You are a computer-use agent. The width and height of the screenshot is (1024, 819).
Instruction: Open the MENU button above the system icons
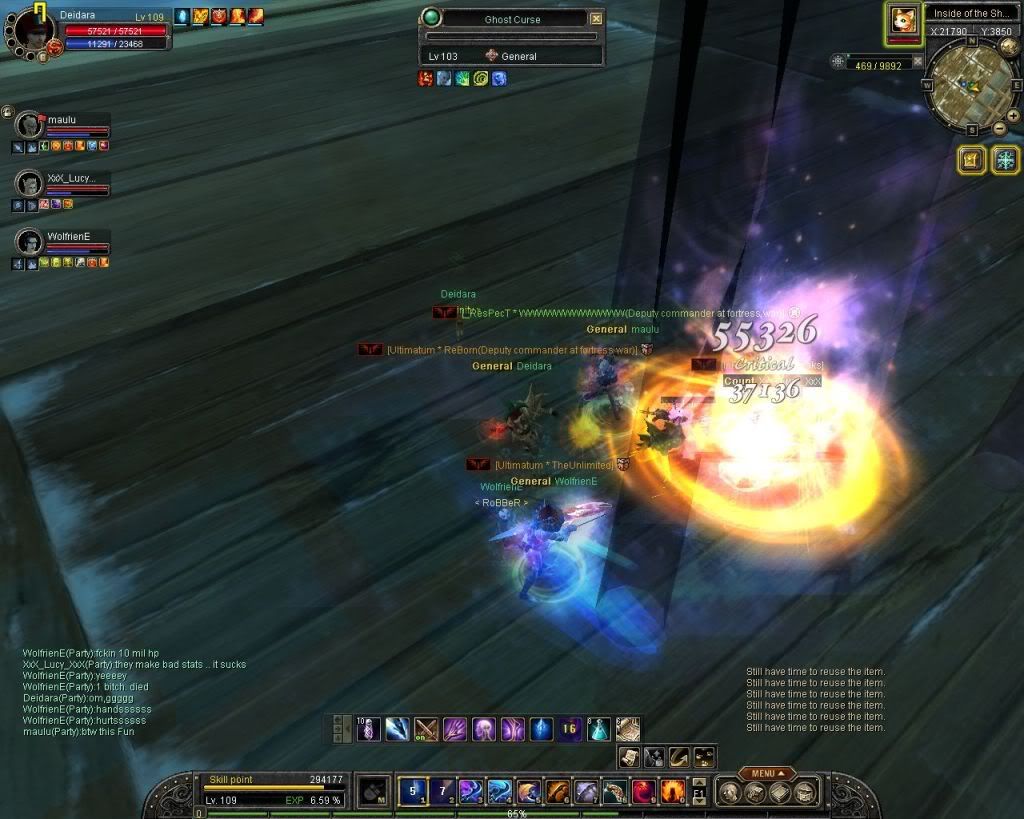[x=767, y=773]
